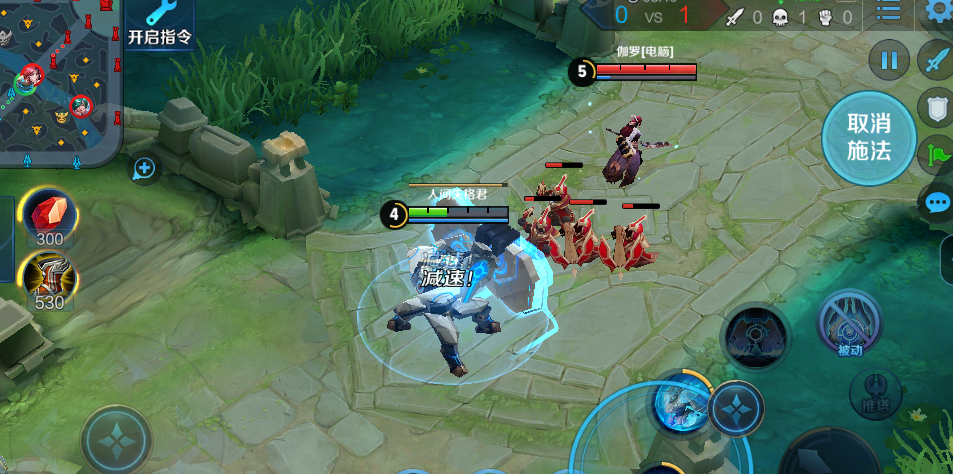Screen dimensions: 953x474
Task: Tap the 取消施法 cancel-cast button
Action: click(x=868, y=137)
